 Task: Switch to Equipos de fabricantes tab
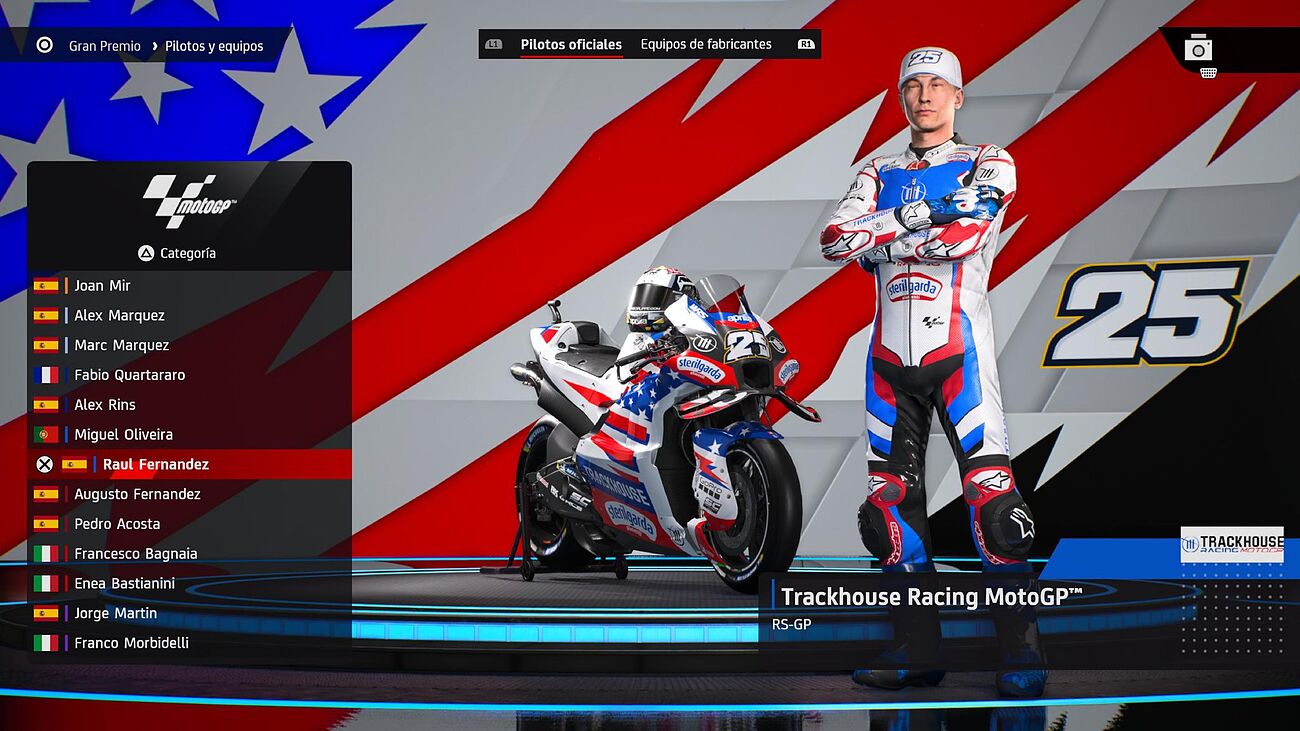tap(706, 44)
